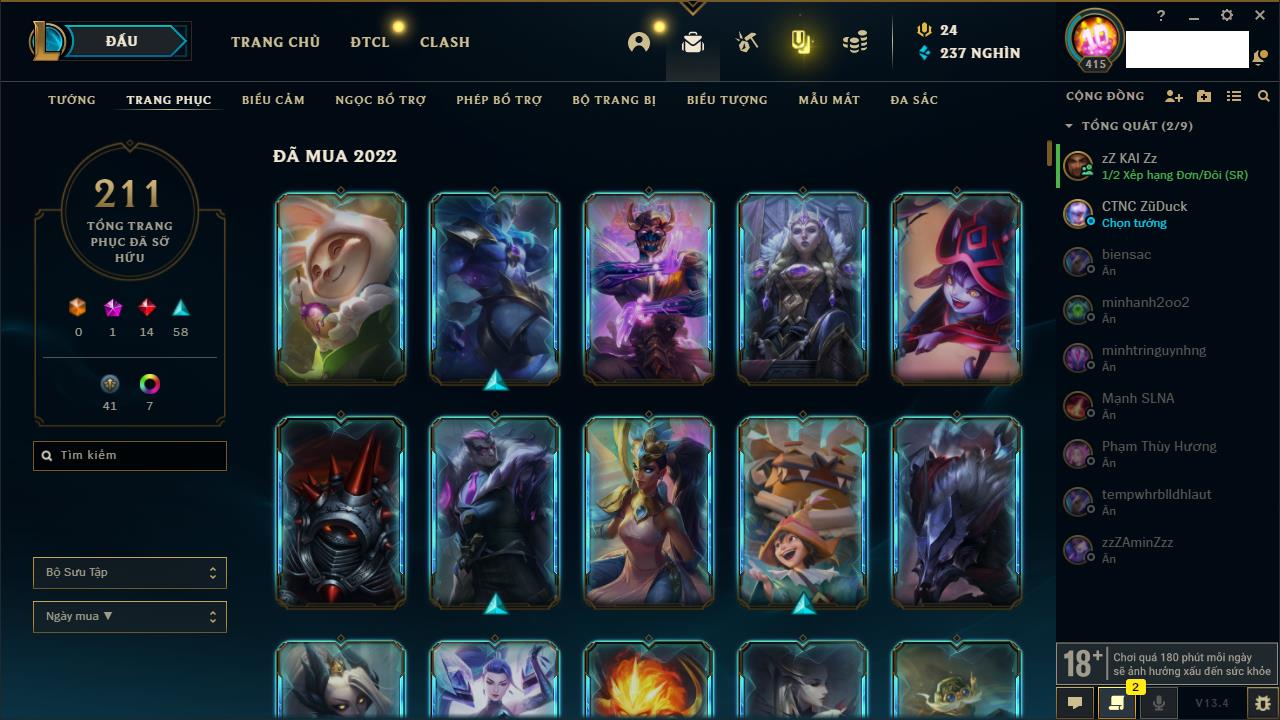
Task: Open the profile icon in top bar
Action: [639, 42]
